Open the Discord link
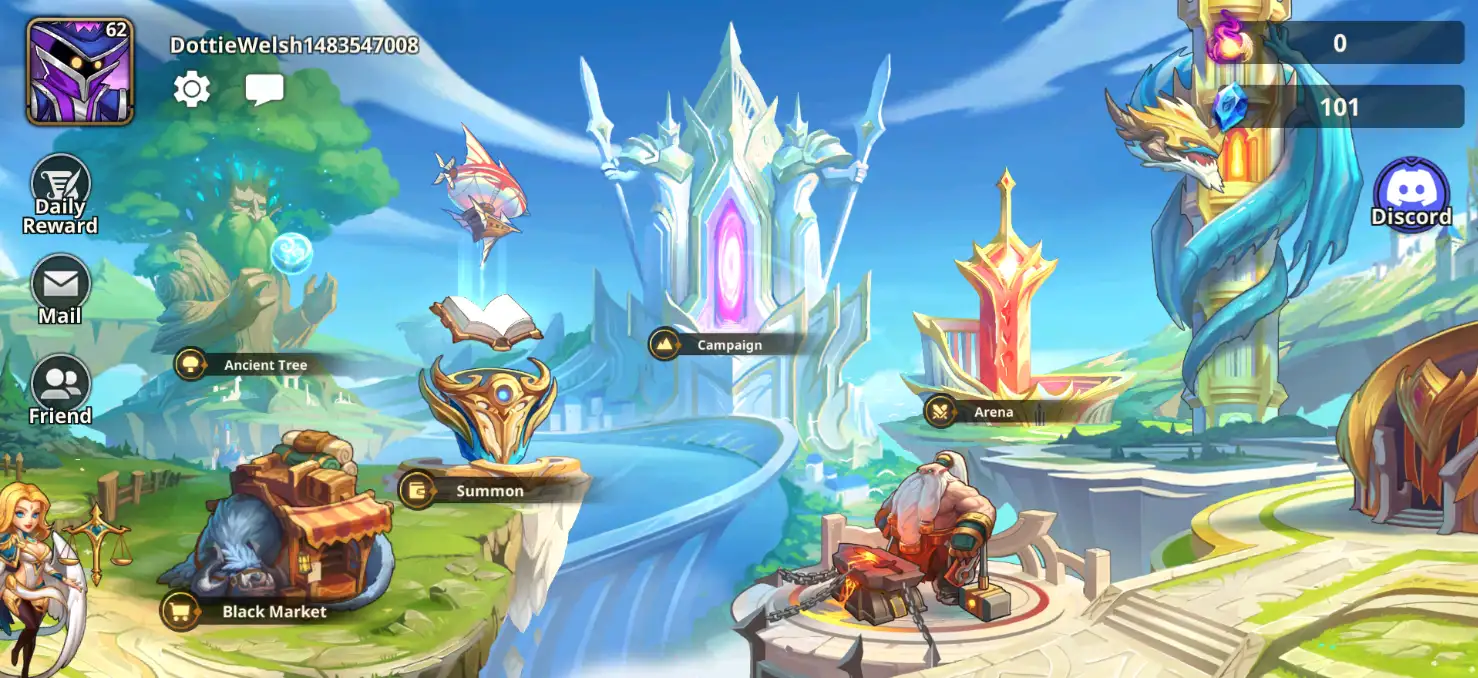 1411,194
